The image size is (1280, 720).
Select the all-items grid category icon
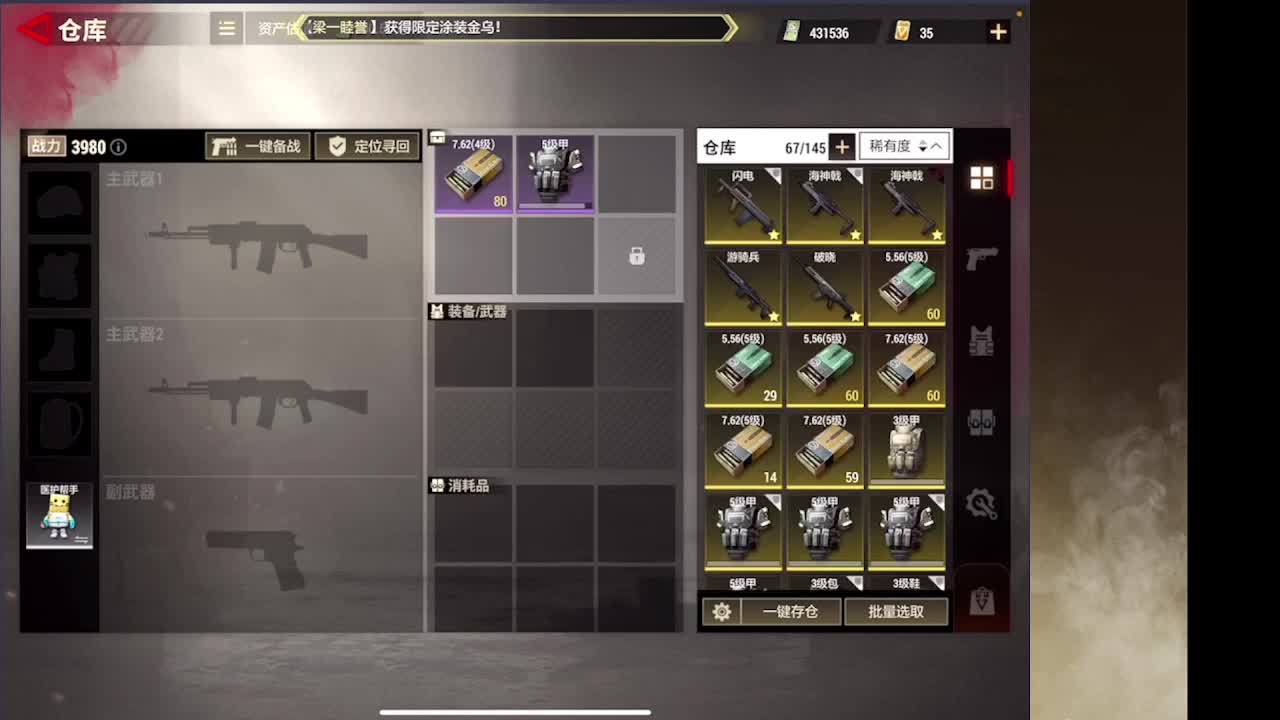[983, 178]
